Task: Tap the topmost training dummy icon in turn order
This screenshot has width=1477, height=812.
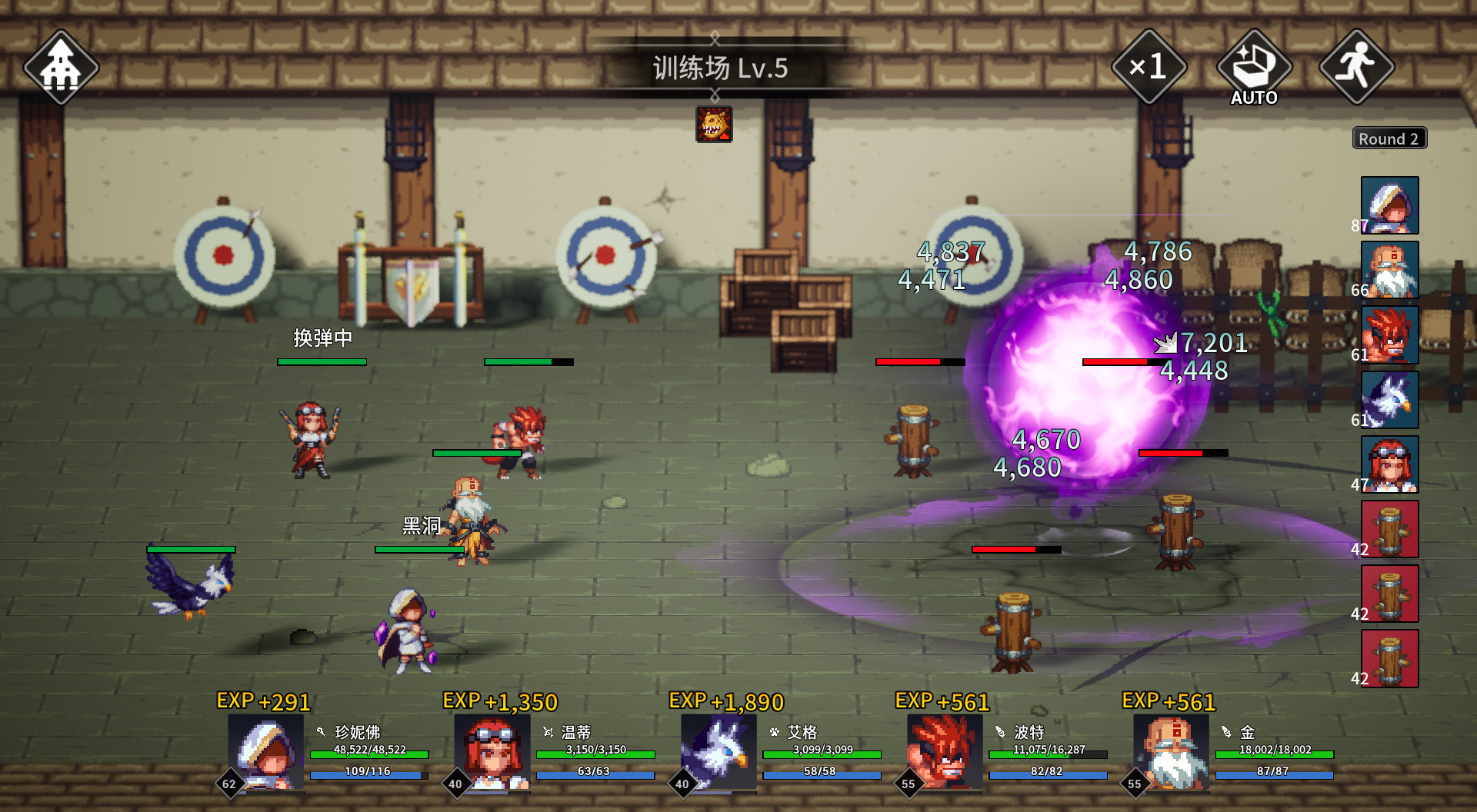Action: click(x=1389, y=529)
